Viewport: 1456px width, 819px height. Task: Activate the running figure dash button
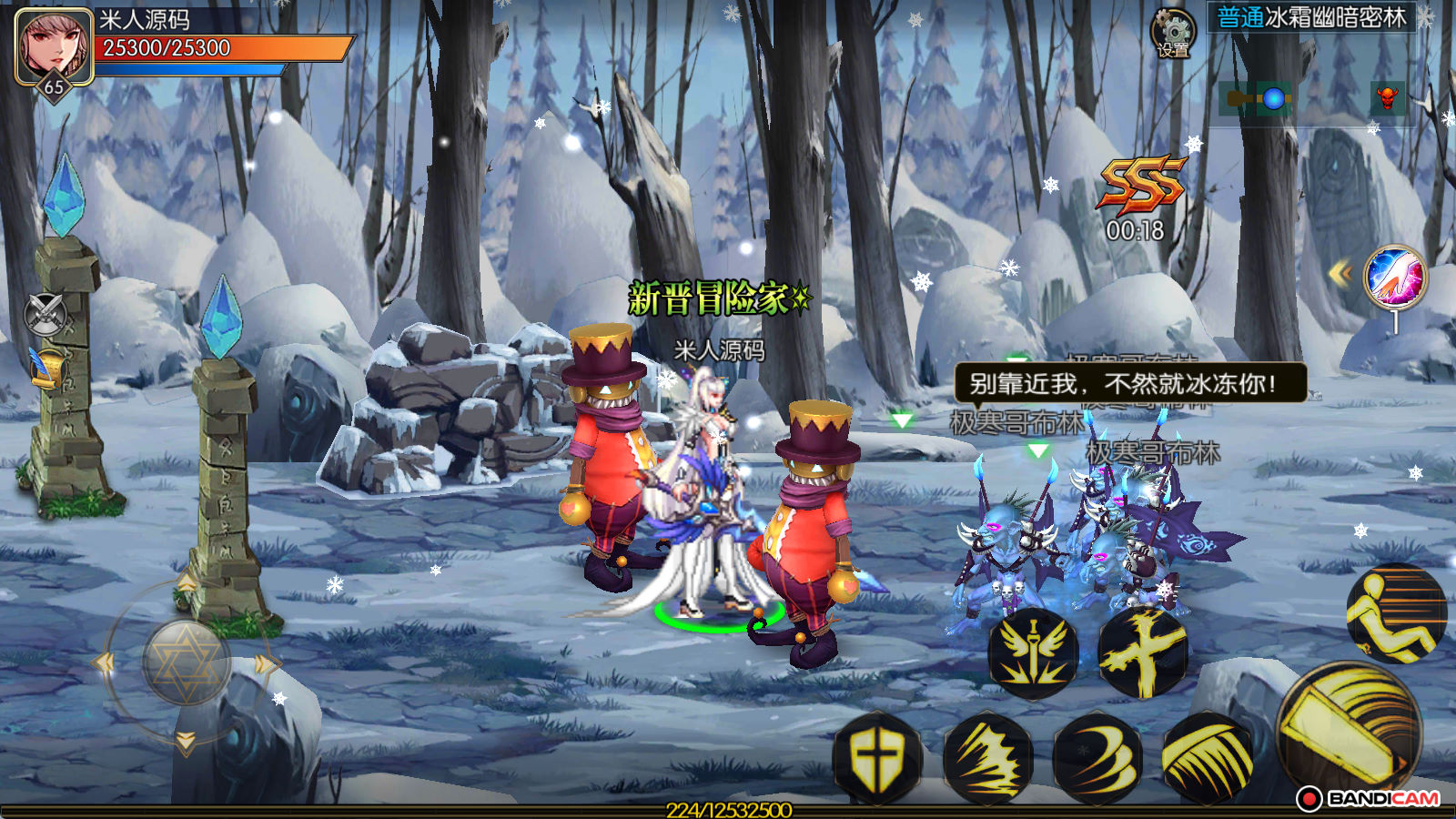click(1395, 612)
